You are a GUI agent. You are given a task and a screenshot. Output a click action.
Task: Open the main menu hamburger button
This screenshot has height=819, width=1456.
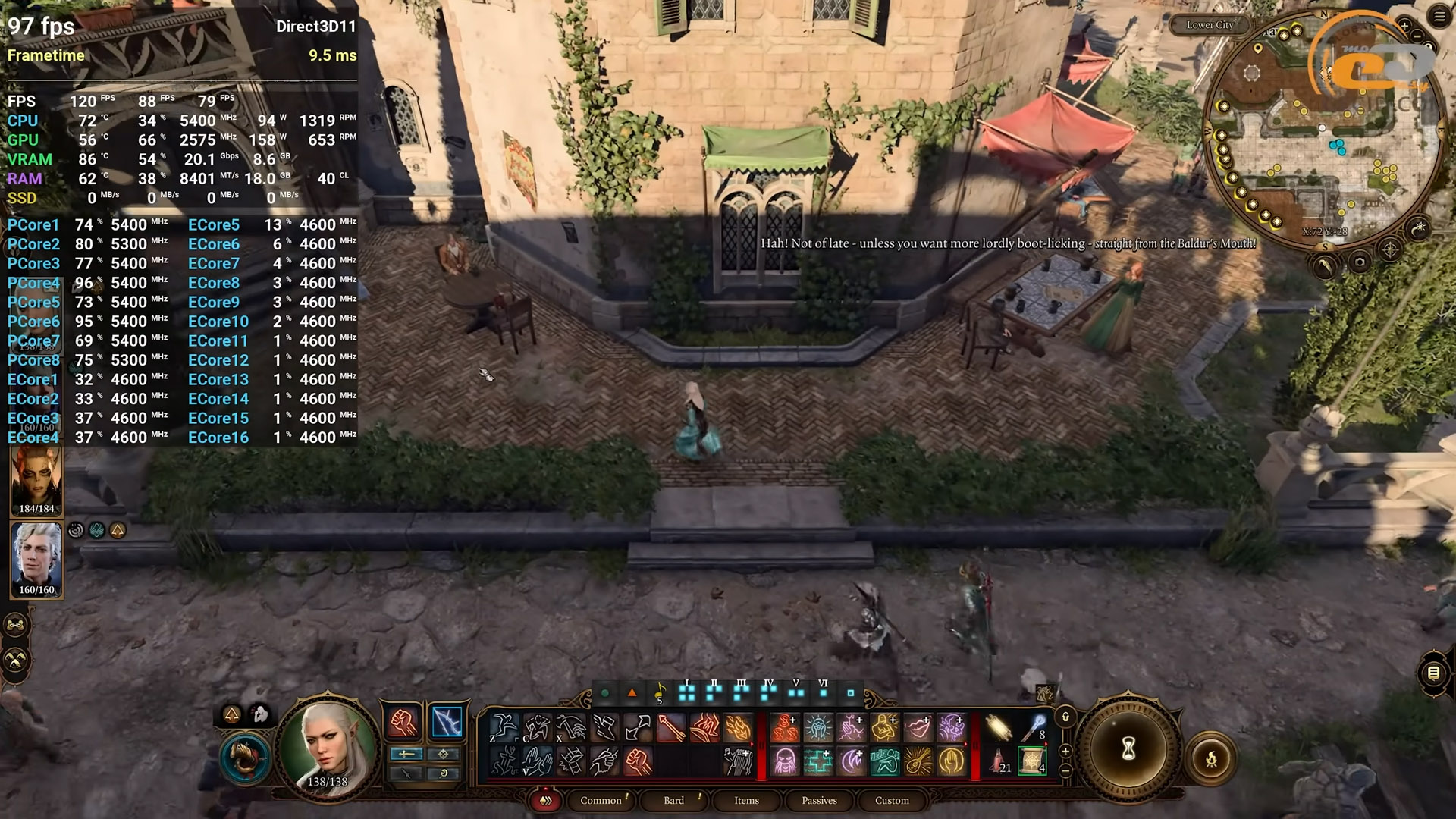(1439, 17)
